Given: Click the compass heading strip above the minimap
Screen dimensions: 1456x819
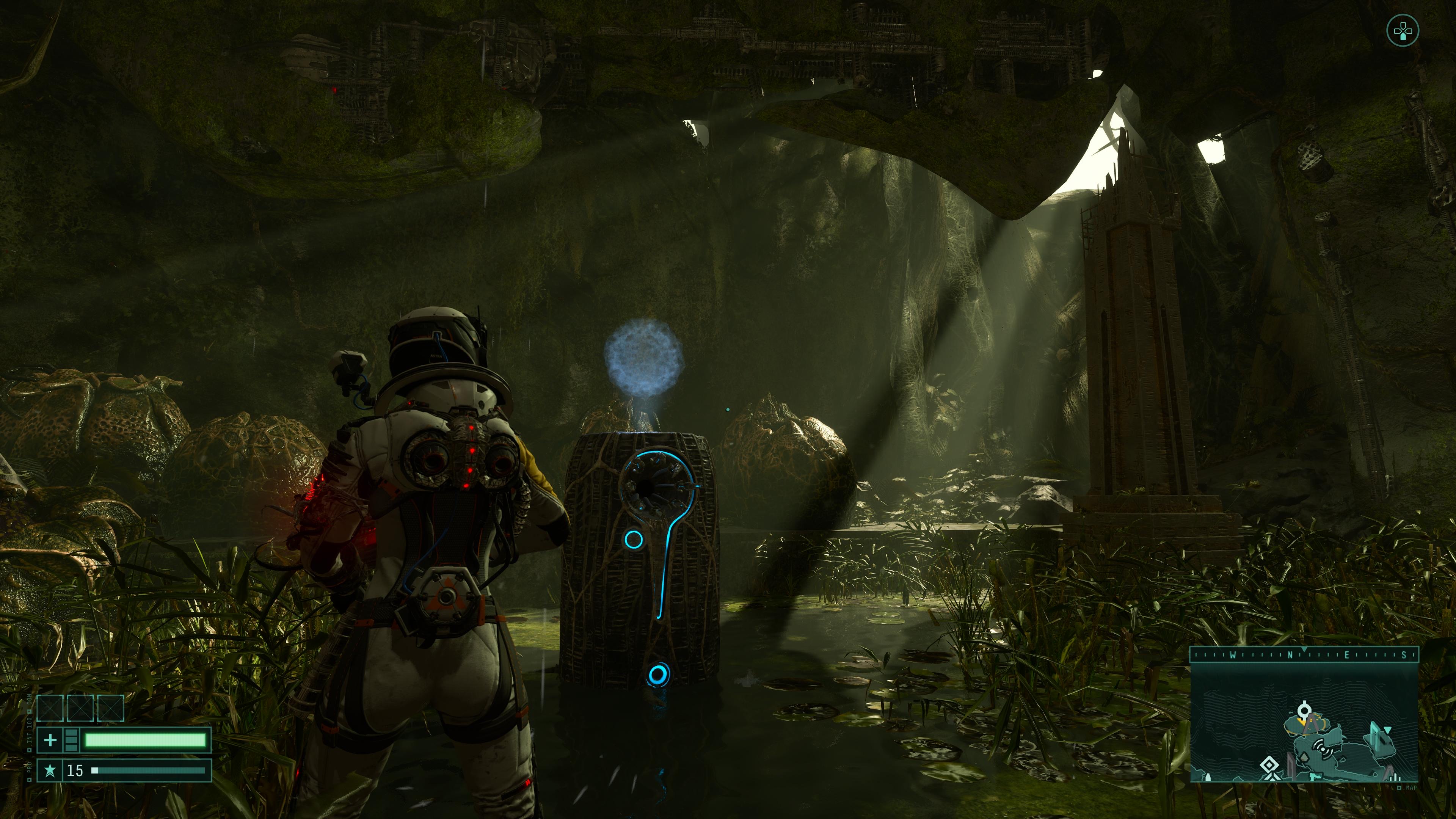Looking at the screenshot, I should (1304, 654).
